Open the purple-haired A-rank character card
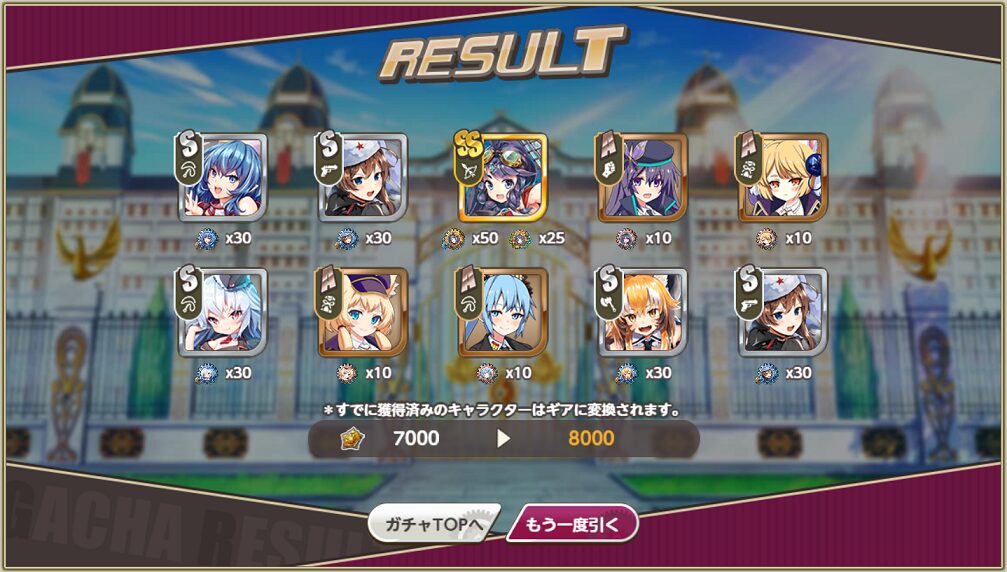This screenshot has width=1007, height=572. click(x=643, y=177)
